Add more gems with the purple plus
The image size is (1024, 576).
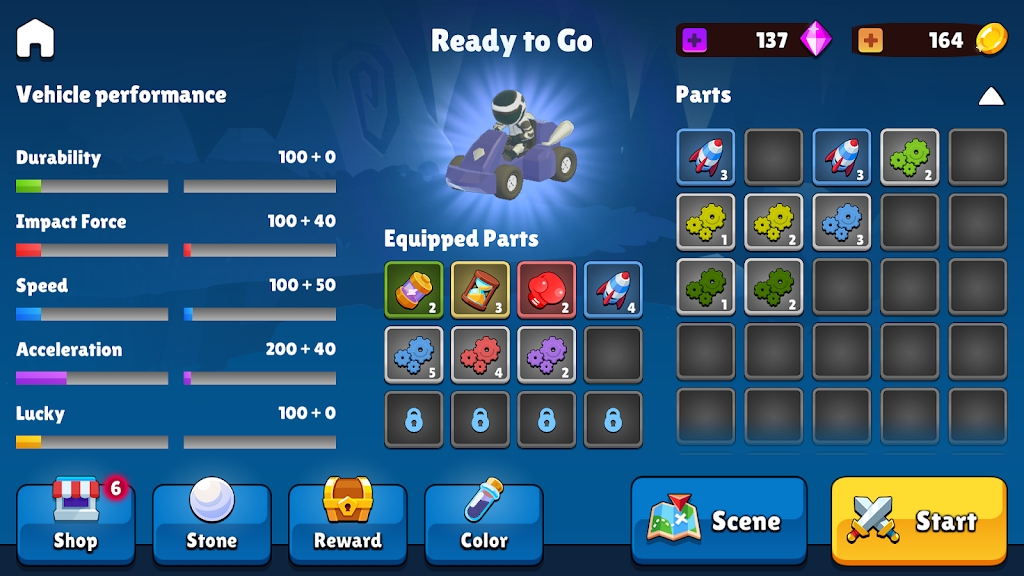[x=694, y=40]
